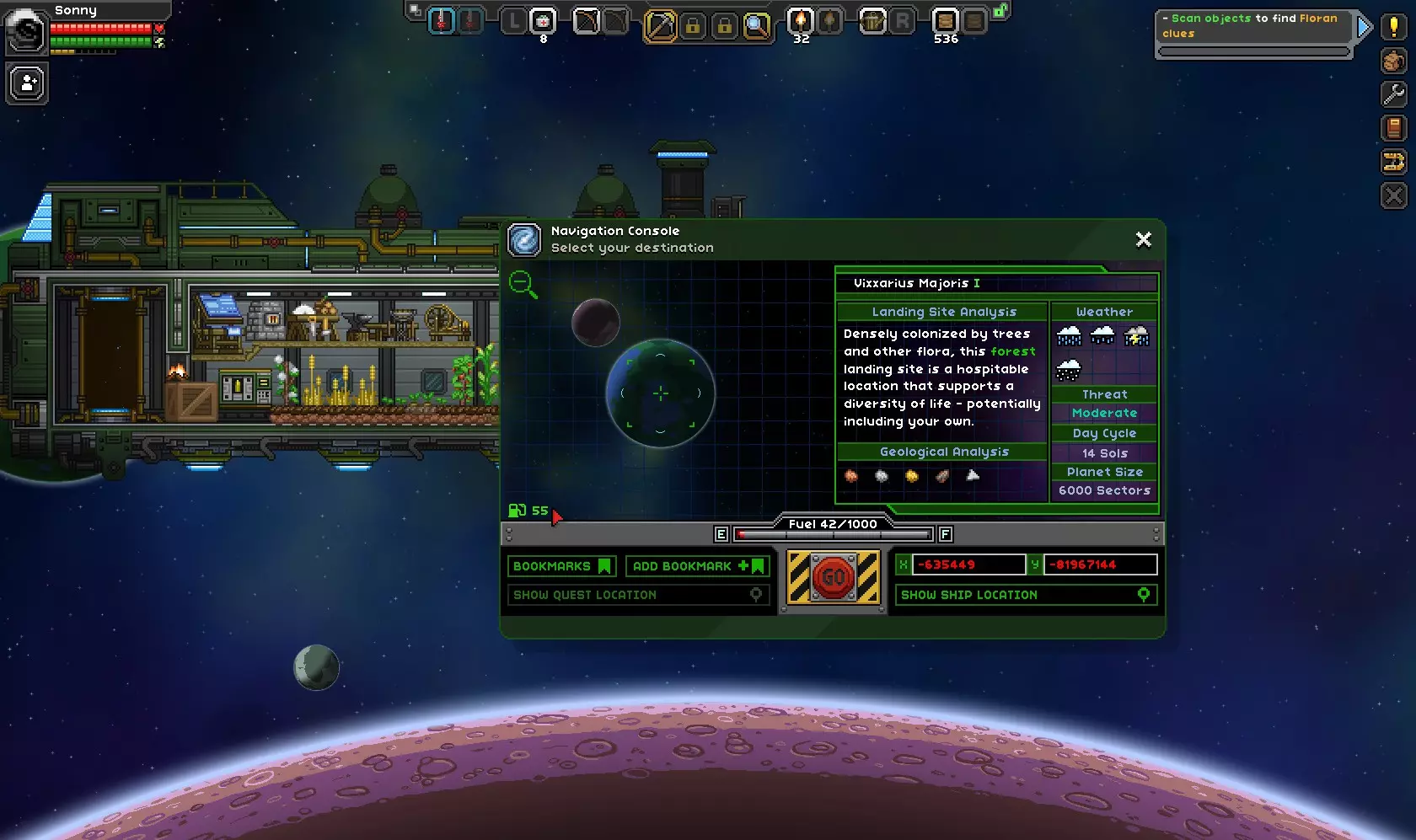This screenshot has width=1416, height=840.
Task: Select the Y coordinate input field
Action: [1100, 564]
